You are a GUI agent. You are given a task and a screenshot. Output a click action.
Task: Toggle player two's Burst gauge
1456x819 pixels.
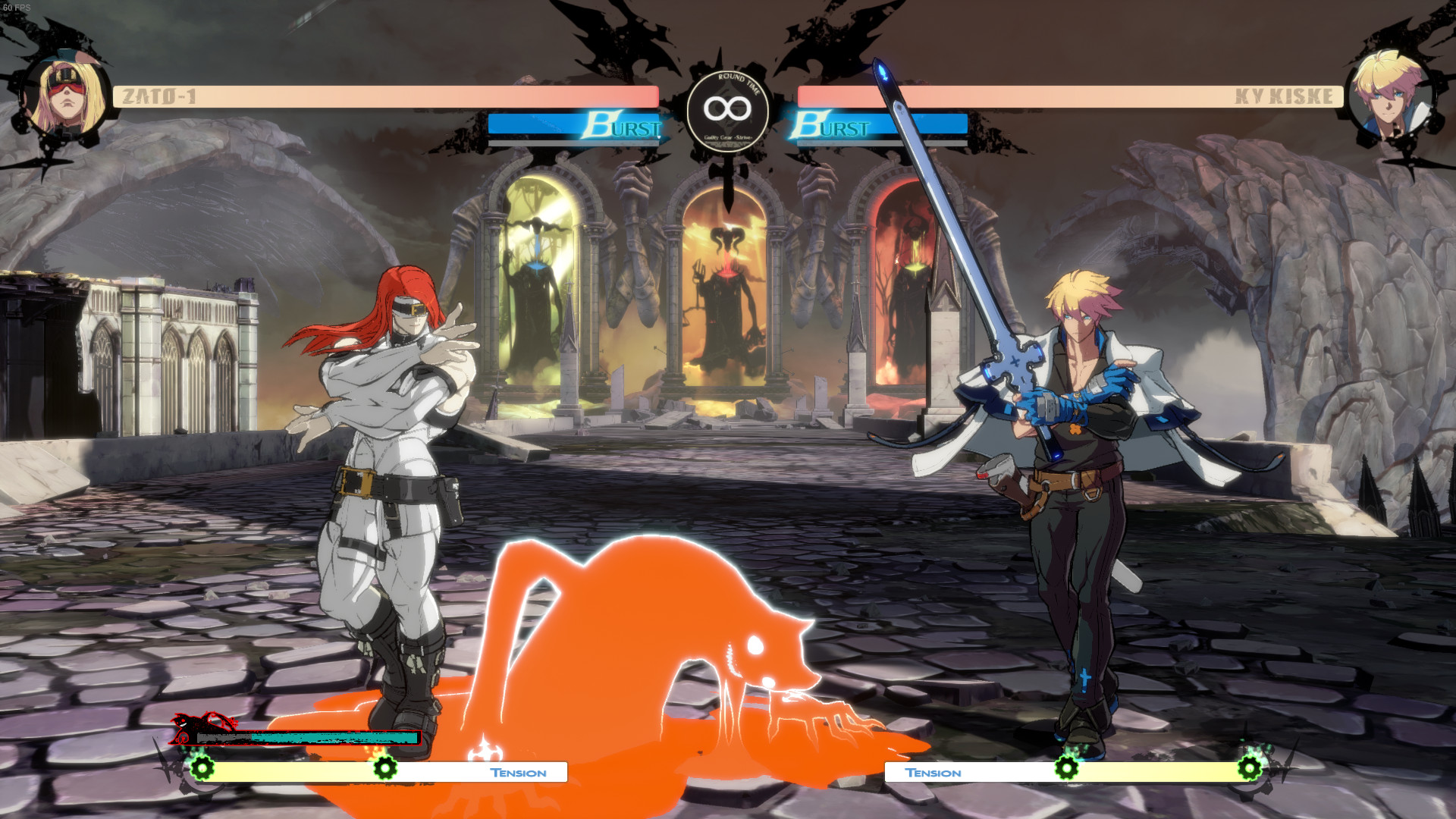point(880,127)
